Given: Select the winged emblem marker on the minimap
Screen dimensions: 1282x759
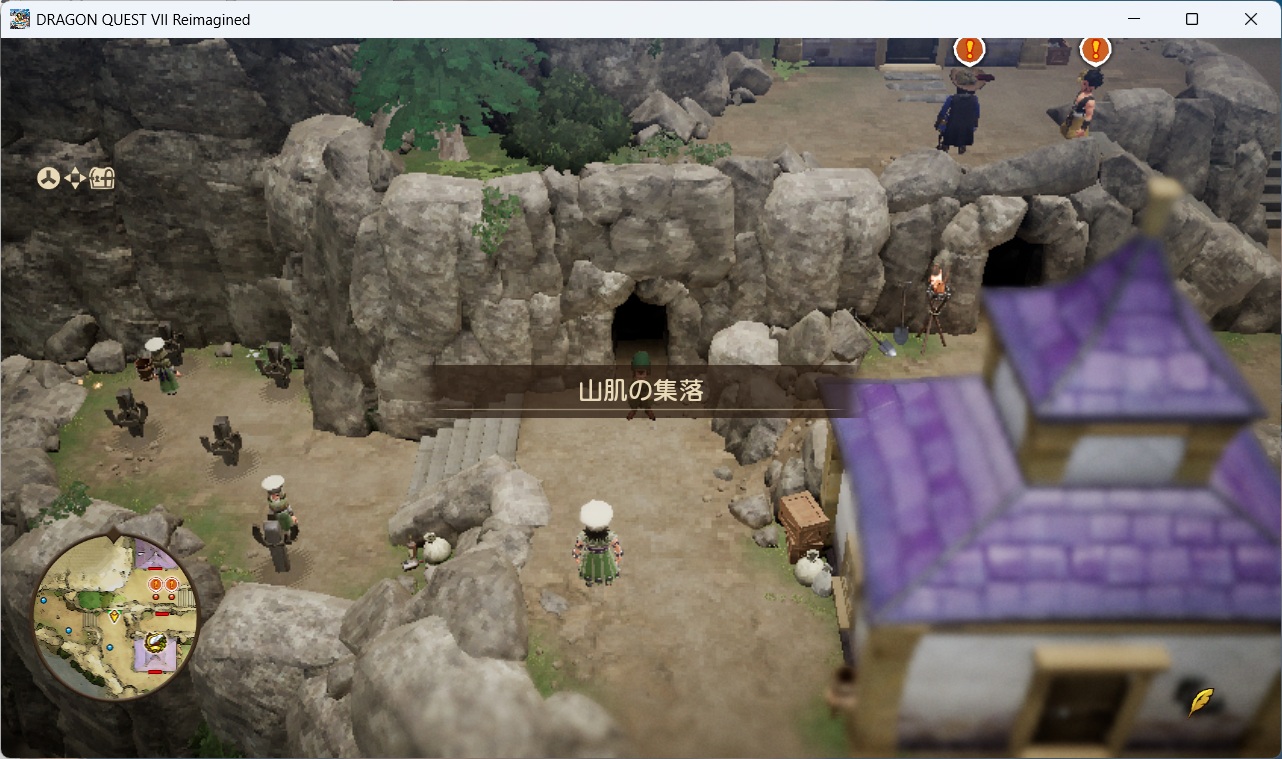Looking at the screenshot, I should click(x=156, y=641).
